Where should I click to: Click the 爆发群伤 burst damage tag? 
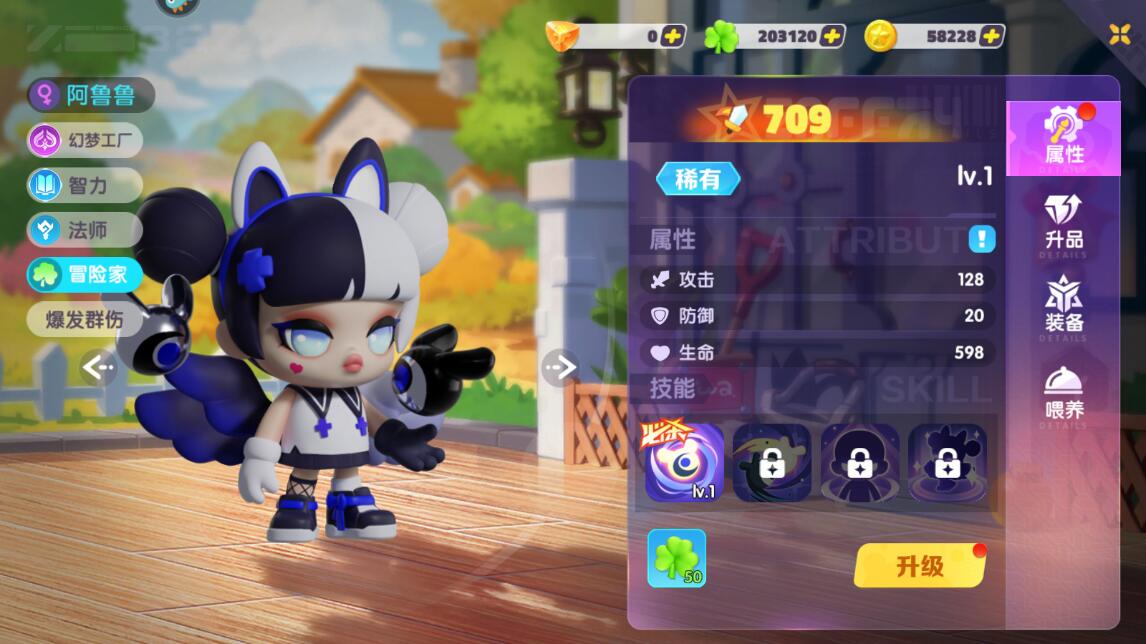click(86, 320)
